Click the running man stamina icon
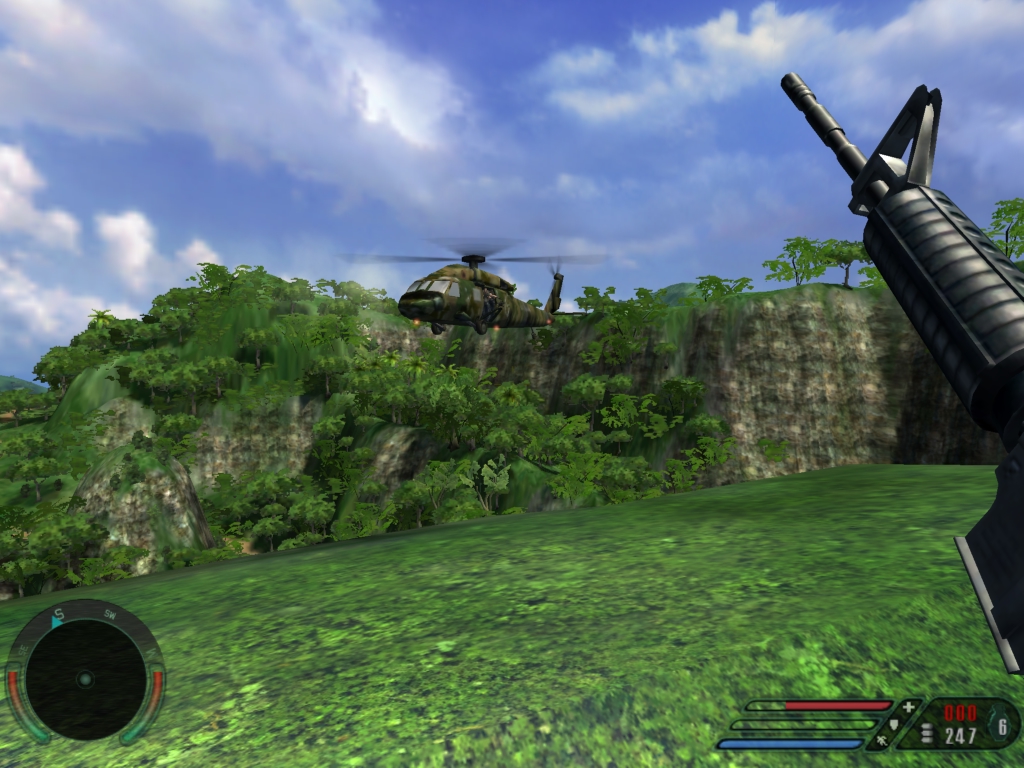 point(882,742)
